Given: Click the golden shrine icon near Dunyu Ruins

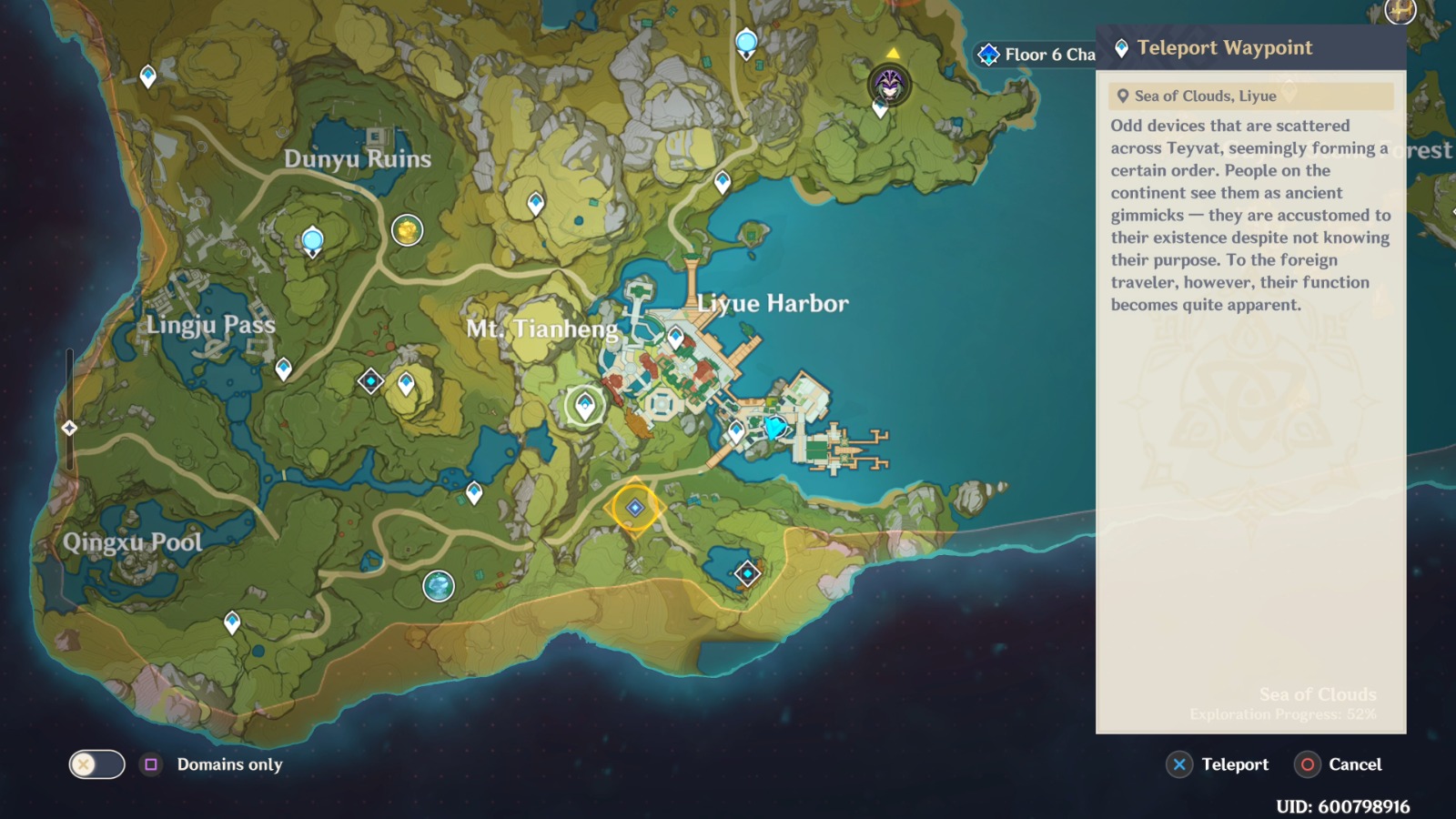Looking at the screenshot, I should 408,230.
